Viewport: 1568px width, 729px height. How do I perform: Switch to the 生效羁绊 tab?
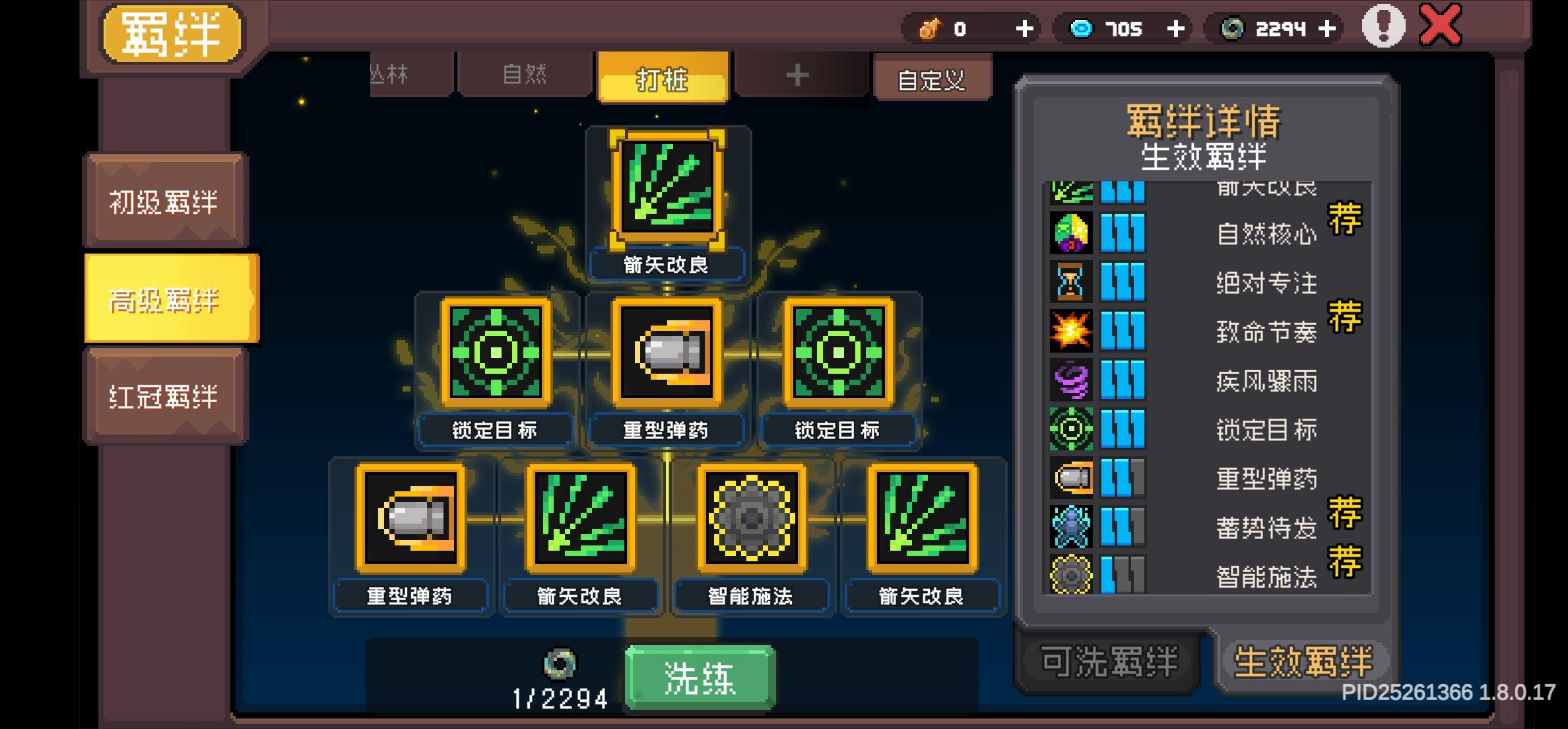[1303, 658]
